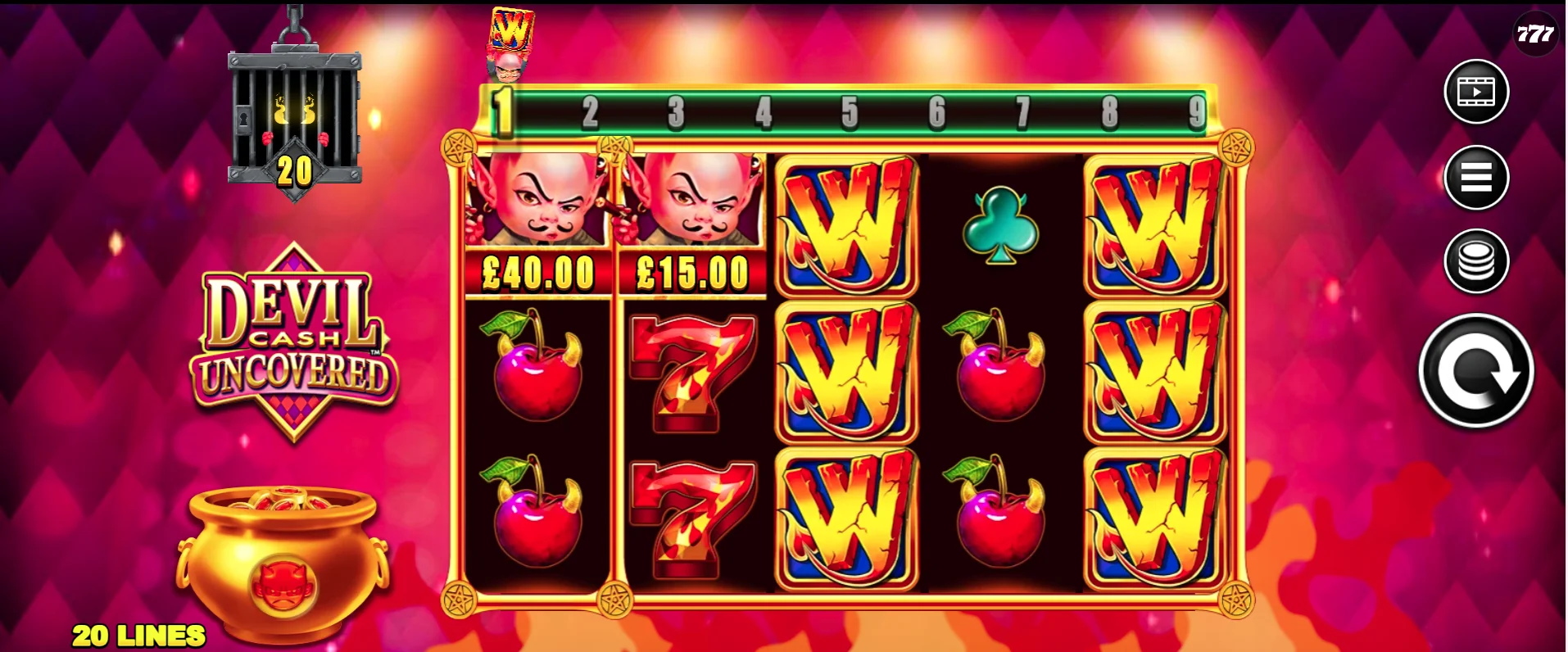Click the Wild marker above the reels
This screenshot has width=1568, height=652.
tap(510, 37)
